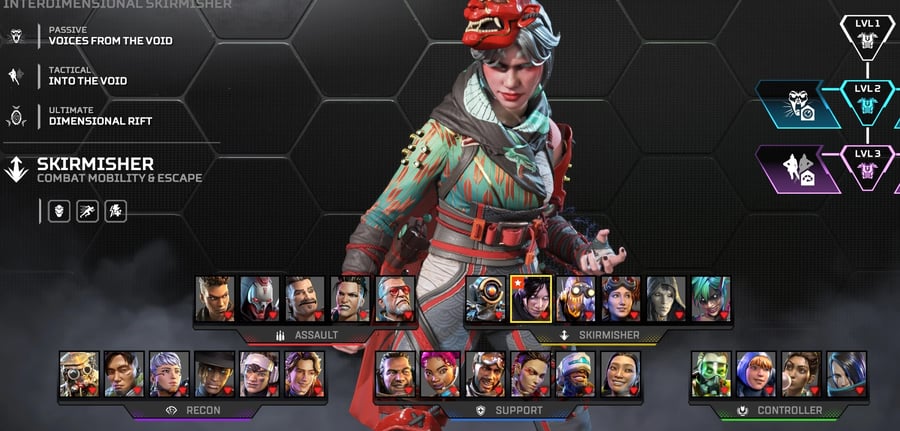The width and height of the screenshot is (900, 431).
Task: Pick the Seer portrait with hat
Action: point(215,373)
